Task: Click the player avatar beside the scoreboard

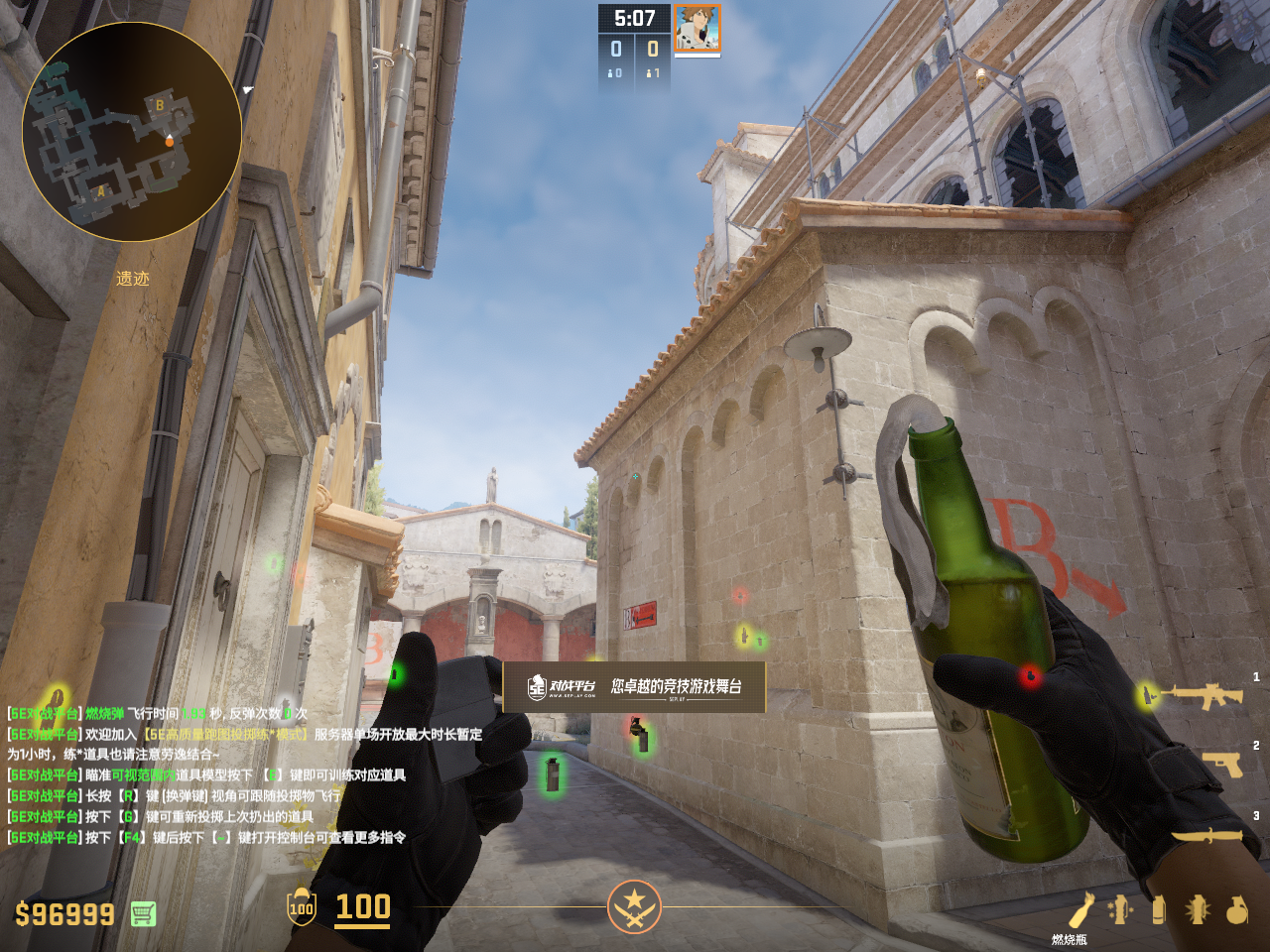Action: (698, 28)
